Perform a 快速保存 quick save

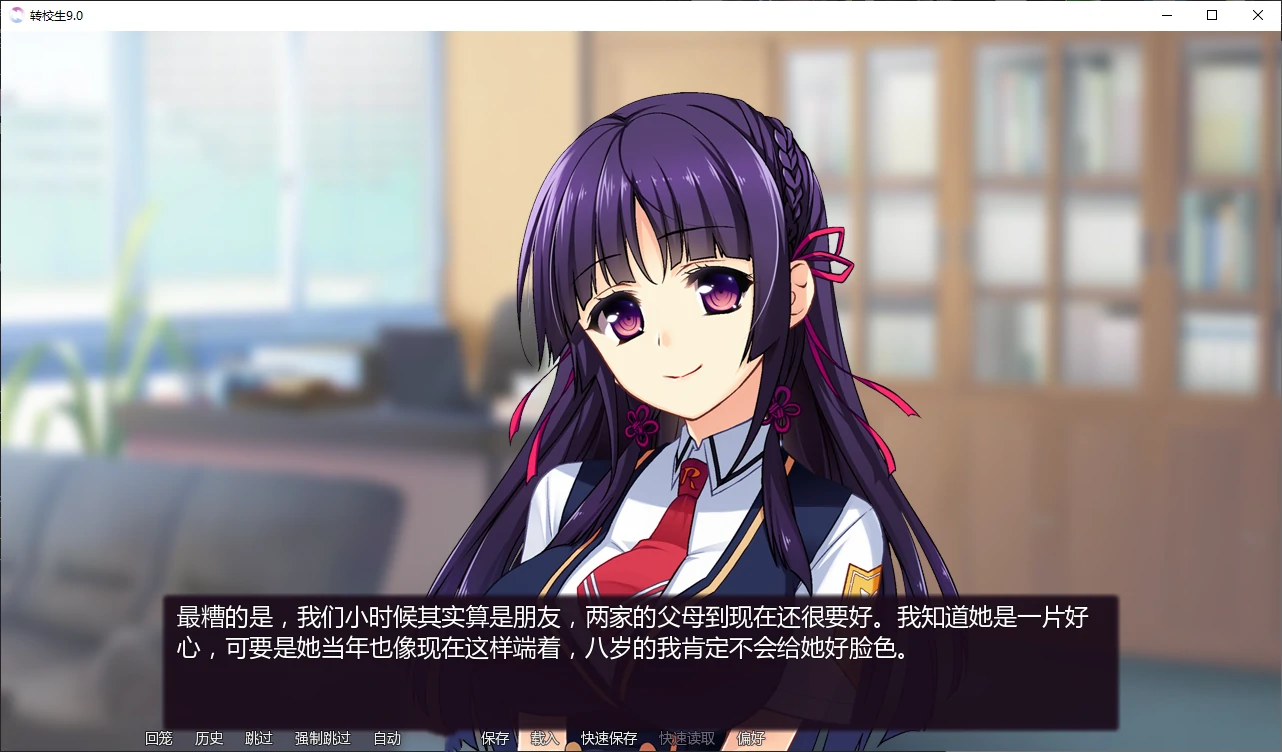(608, 738)
